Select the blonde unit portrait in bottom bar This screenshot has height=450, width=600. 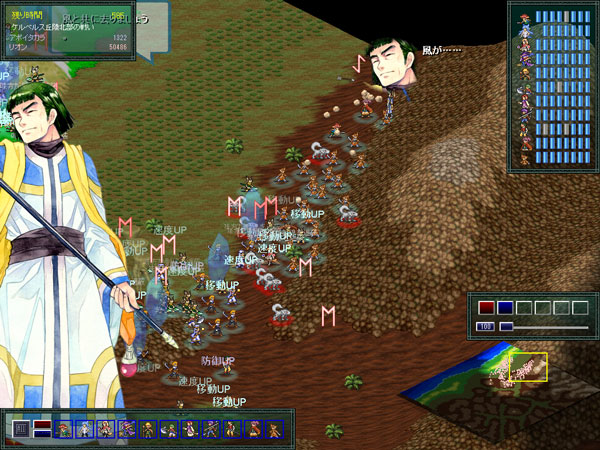[148, 429]
